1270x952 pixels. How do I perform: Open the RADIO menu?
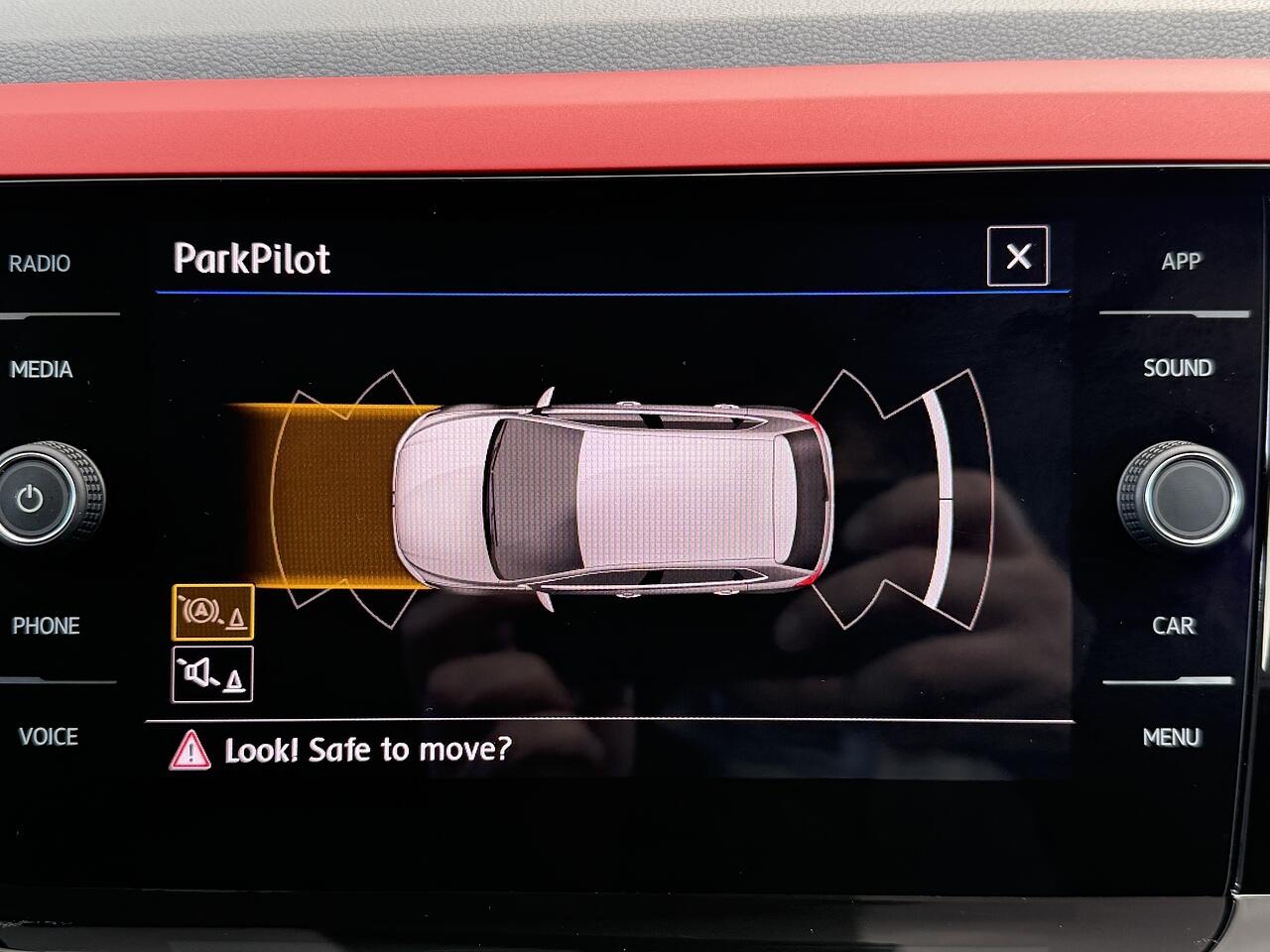click(40, 264)
